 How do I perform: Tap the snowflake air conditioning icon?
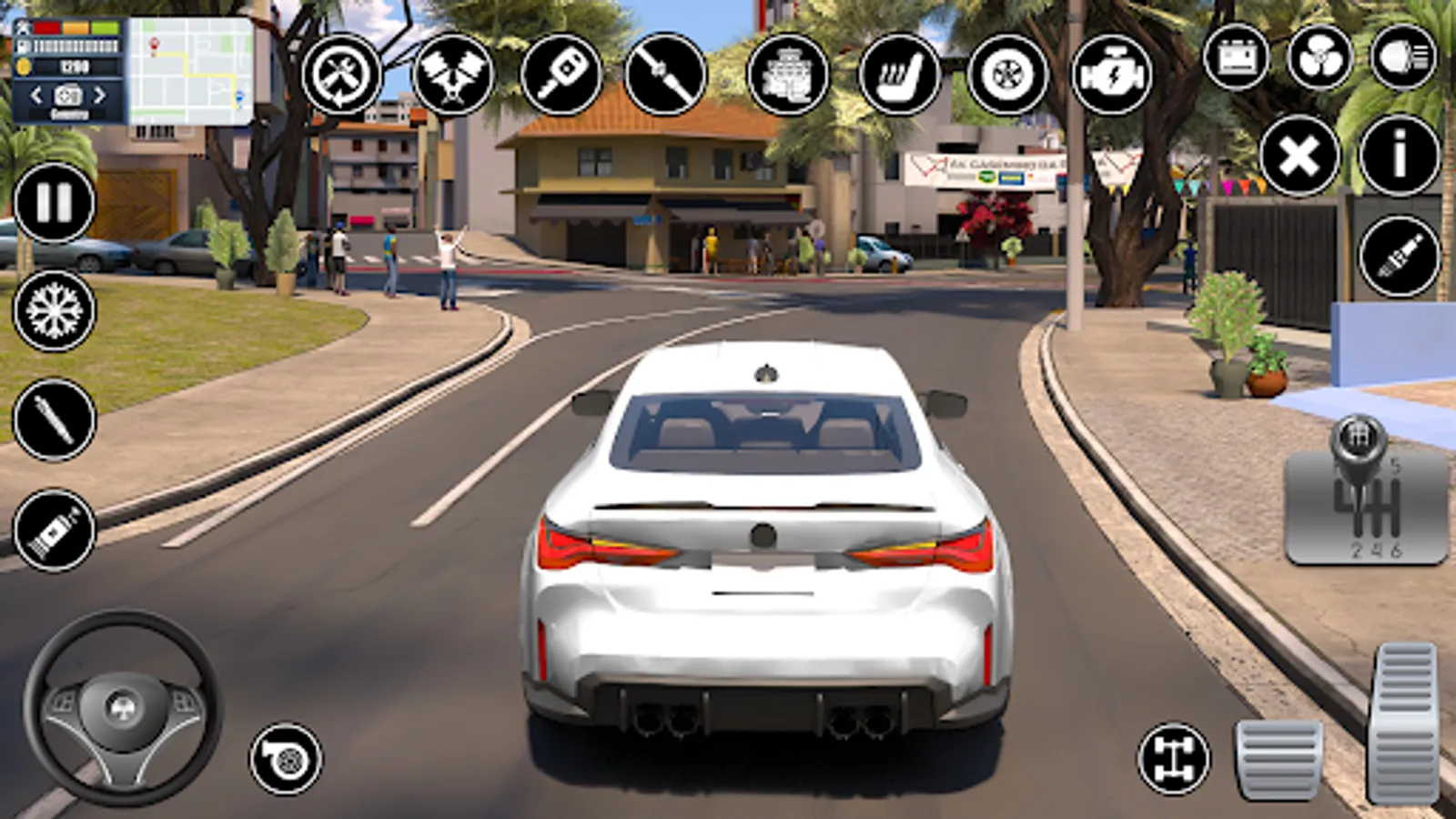point(54,311)
